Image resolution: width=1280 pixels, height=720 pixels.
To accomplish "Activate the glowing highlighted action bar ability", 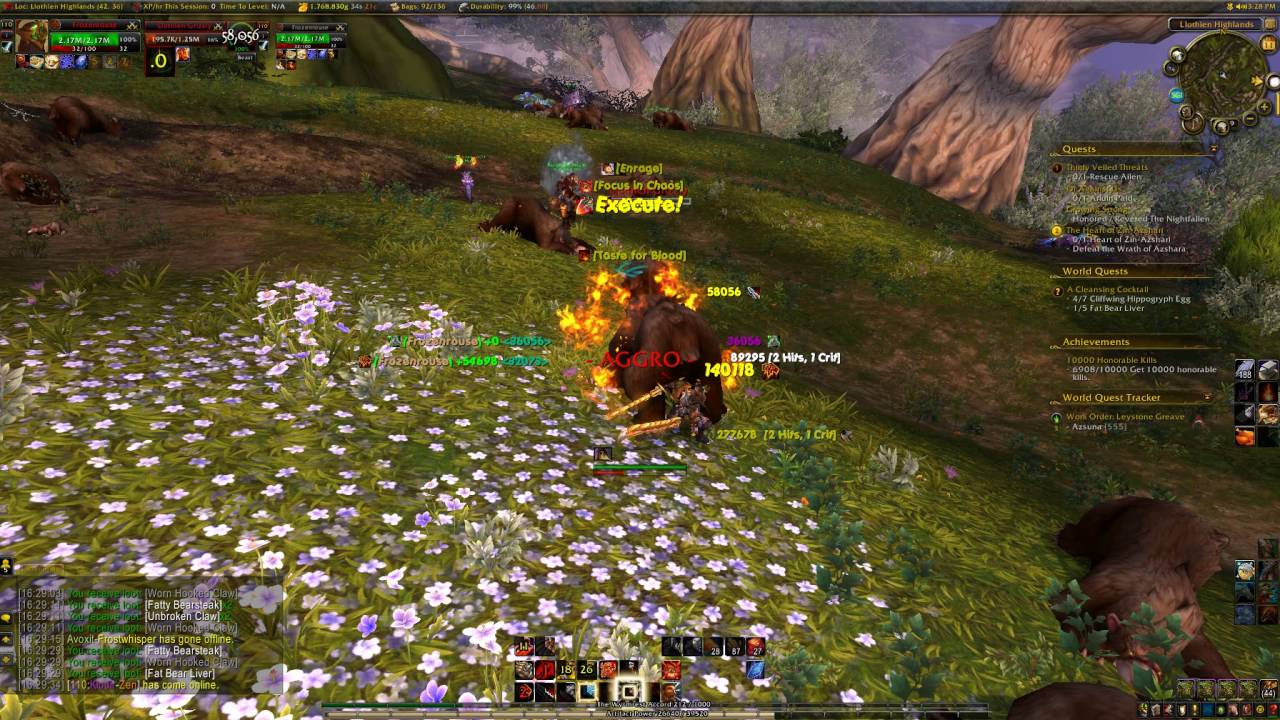I will (x=628, y=691).
